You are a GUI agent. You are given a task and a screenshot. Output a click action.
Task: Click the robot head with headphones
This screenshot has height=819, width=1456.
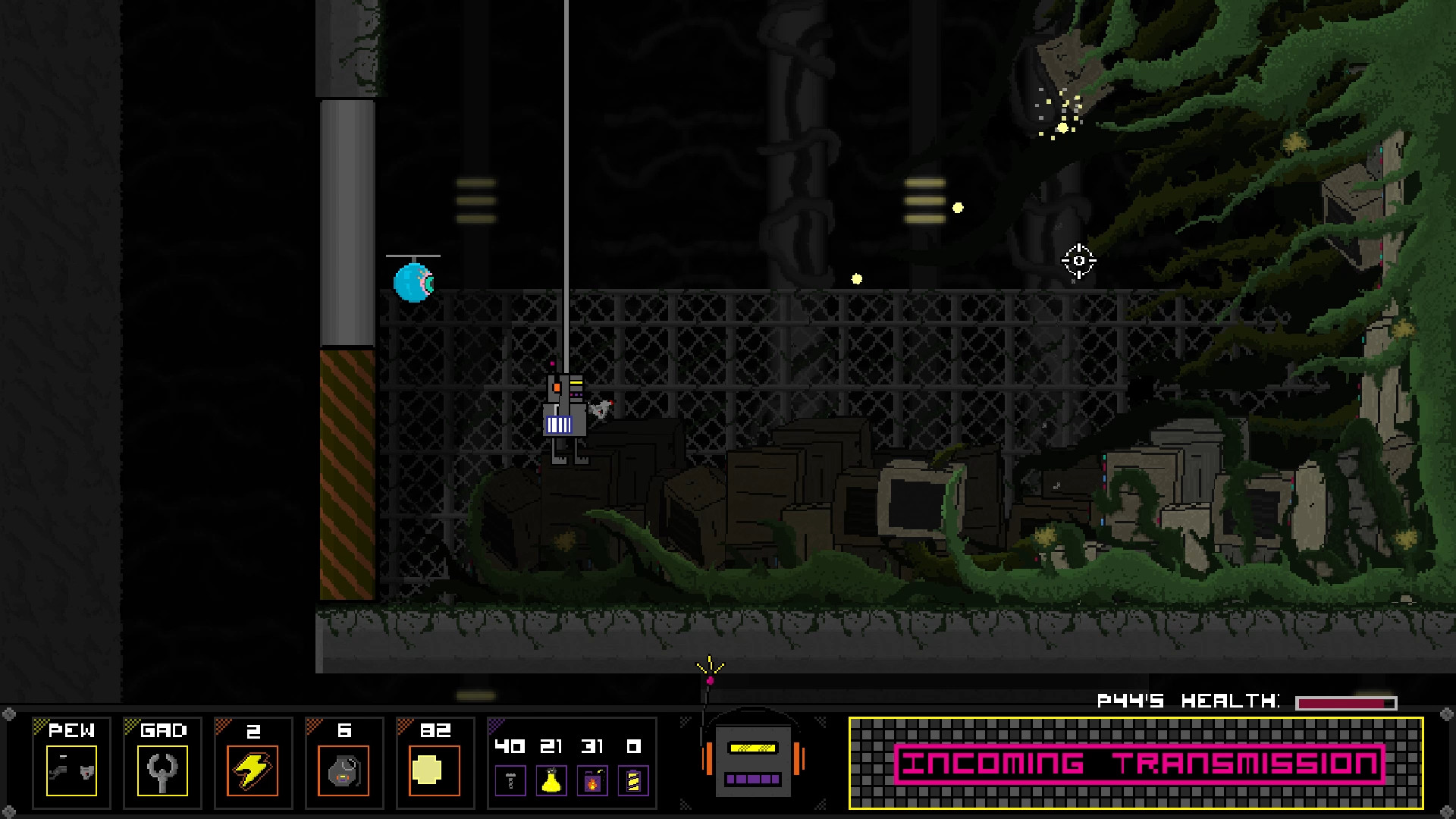pos(753,761)
